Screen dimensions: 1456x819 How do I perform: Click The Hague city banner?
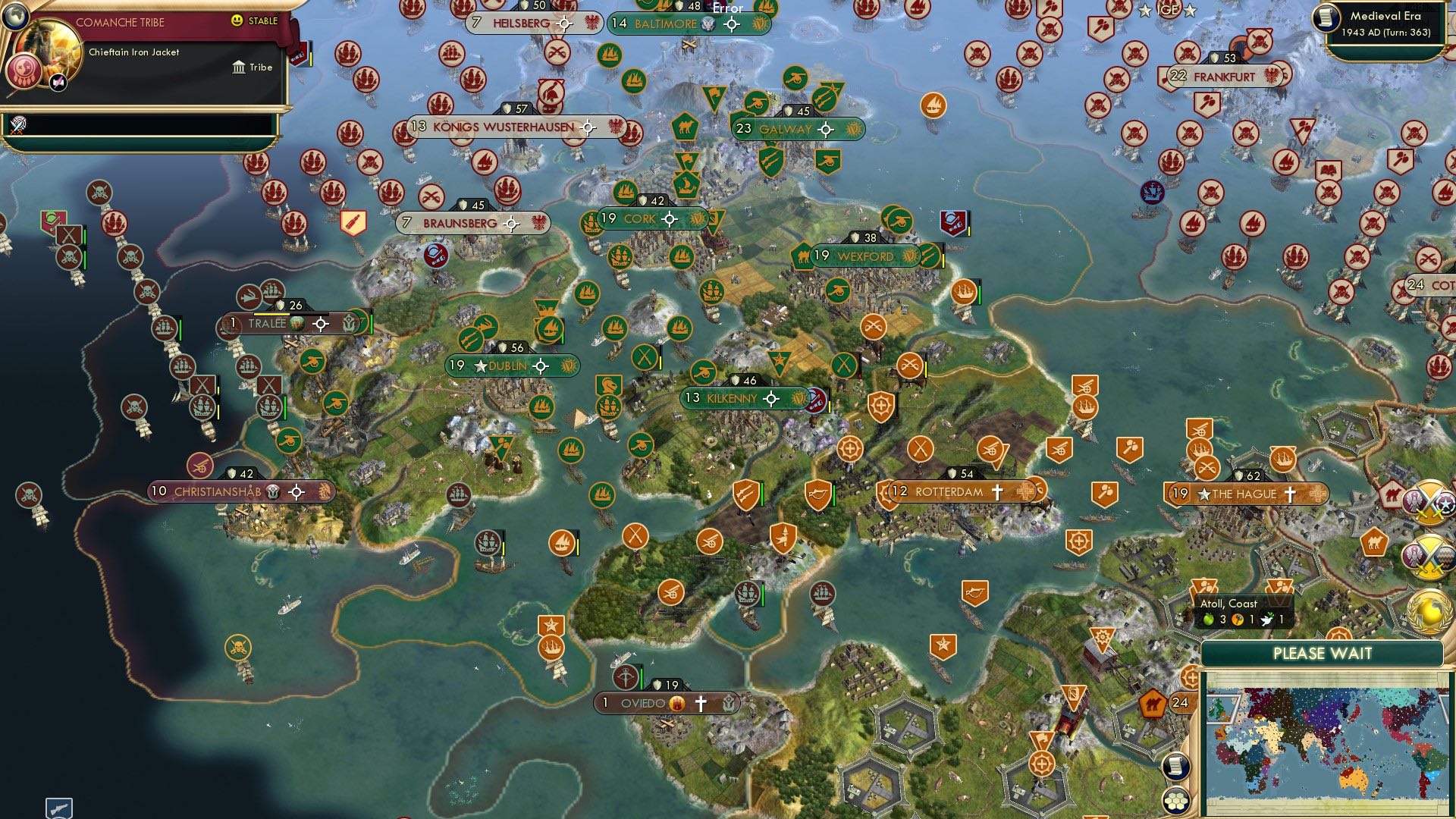click(x=1251, y=494)
